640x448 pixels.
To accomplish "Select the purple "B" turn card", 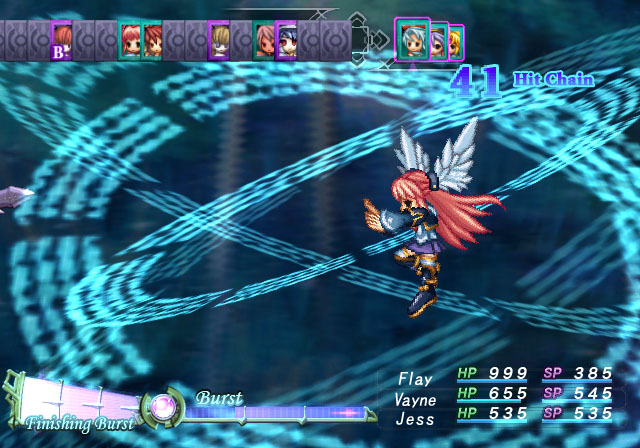I will 62,40.
